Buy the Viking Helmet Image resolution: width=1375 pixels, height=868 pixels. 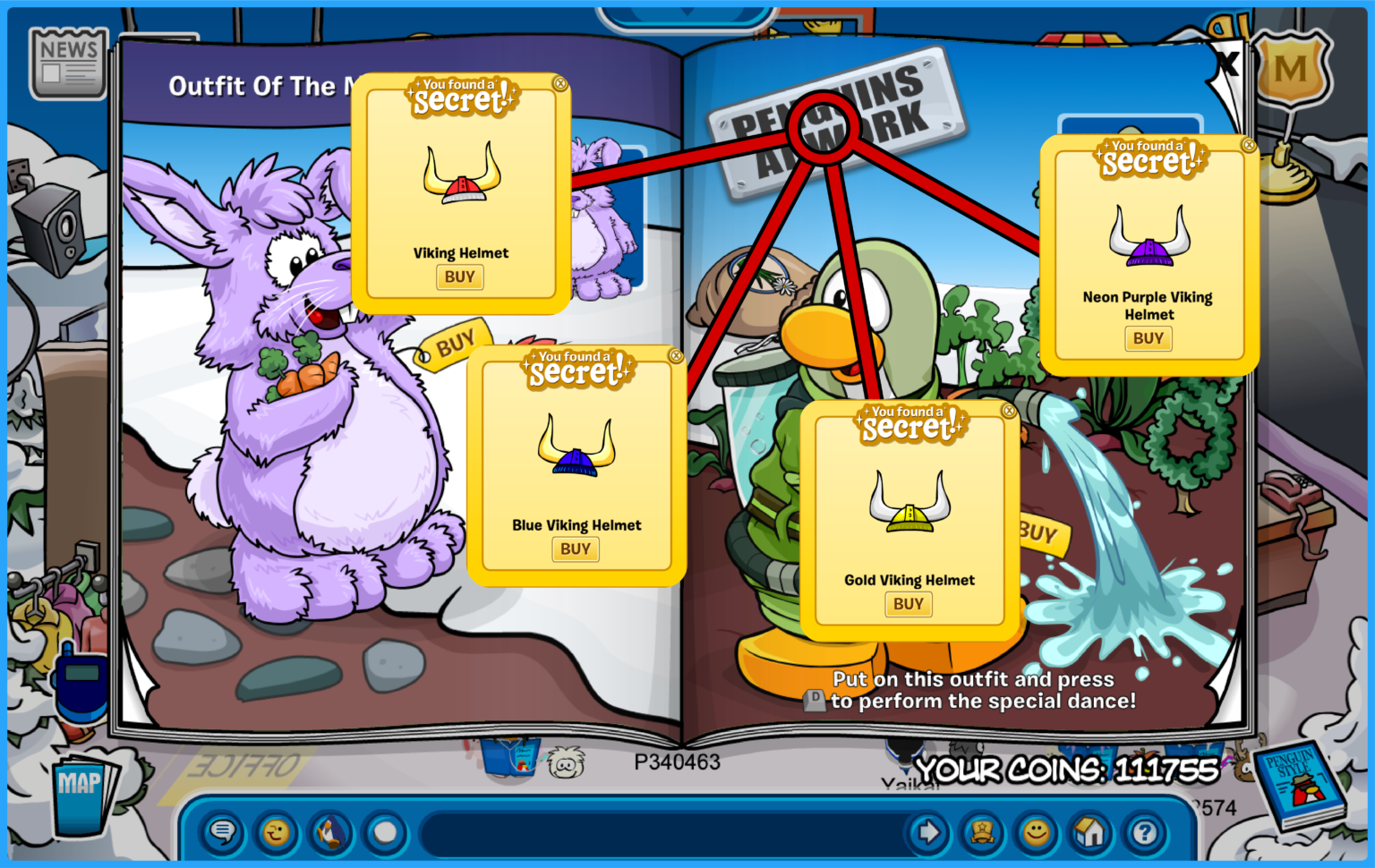pos(459,277)
